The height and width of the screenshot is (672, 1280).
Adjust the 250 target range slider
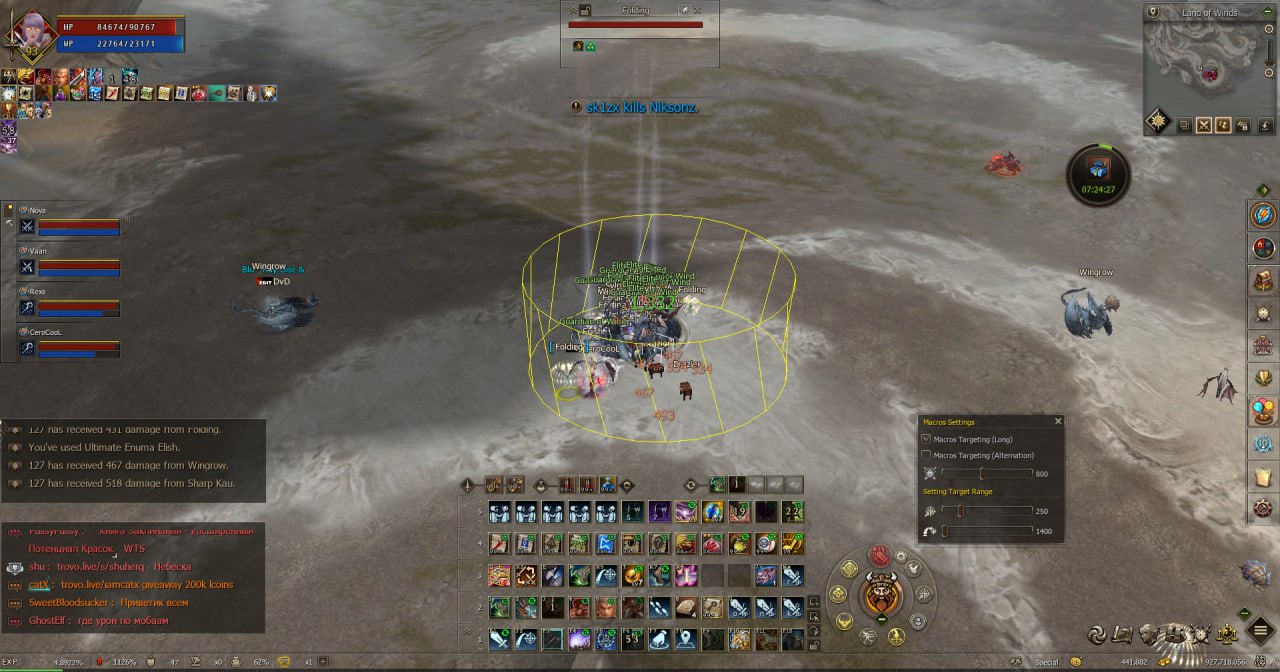point(960,511)
